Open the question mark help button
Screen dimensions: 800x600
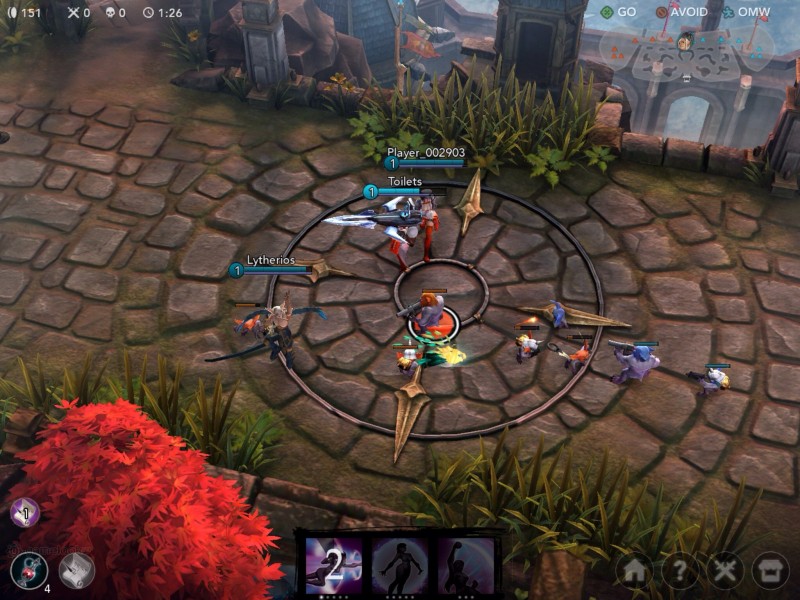pos(679,571)
